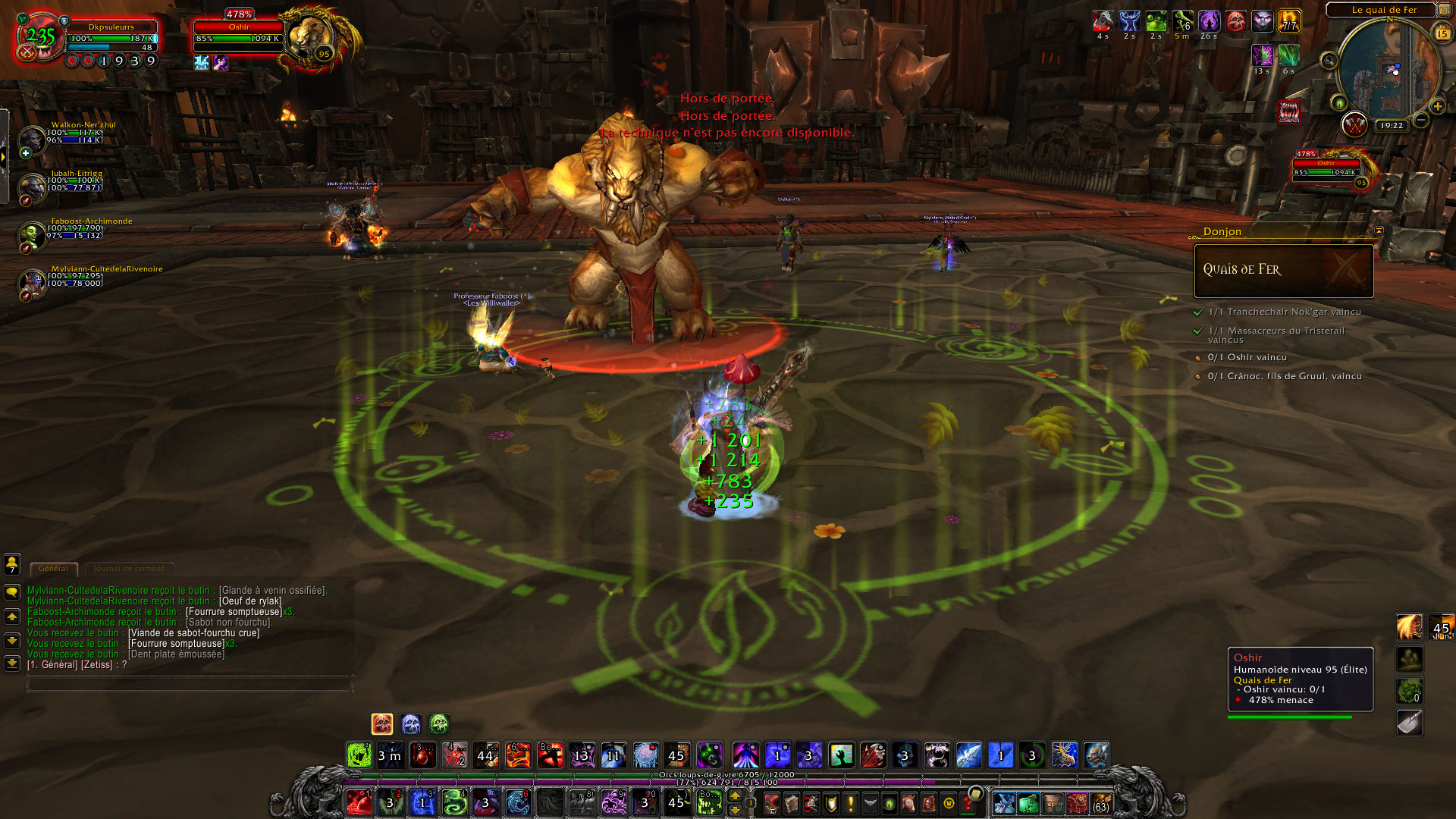Click the Quais de Fer dungeon banner
Image resolution: width=1456 pixels, height=819 pixels.
(1283, 270)
